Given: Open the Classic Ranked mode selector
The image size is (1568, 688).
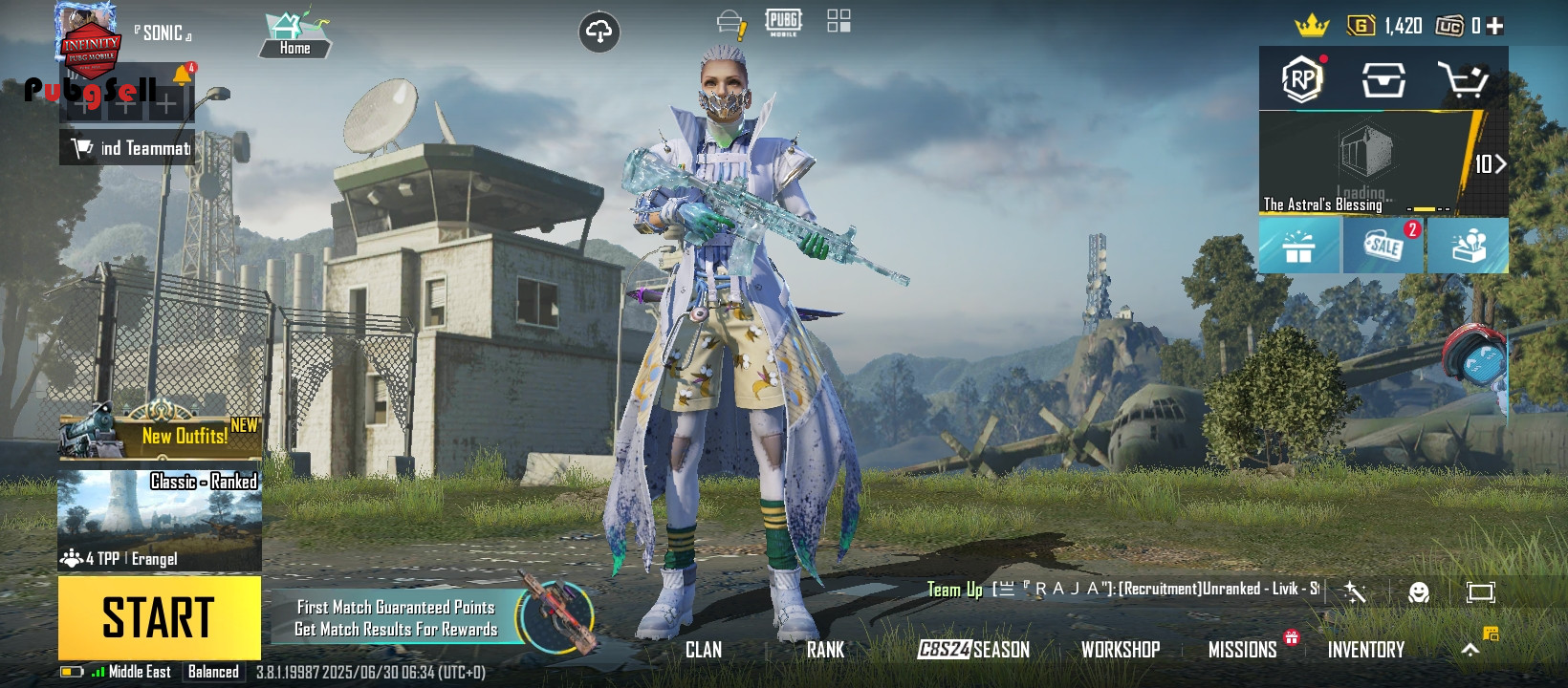Looking at the screenshot, I should pyautogui.click(x=160, y=519).
